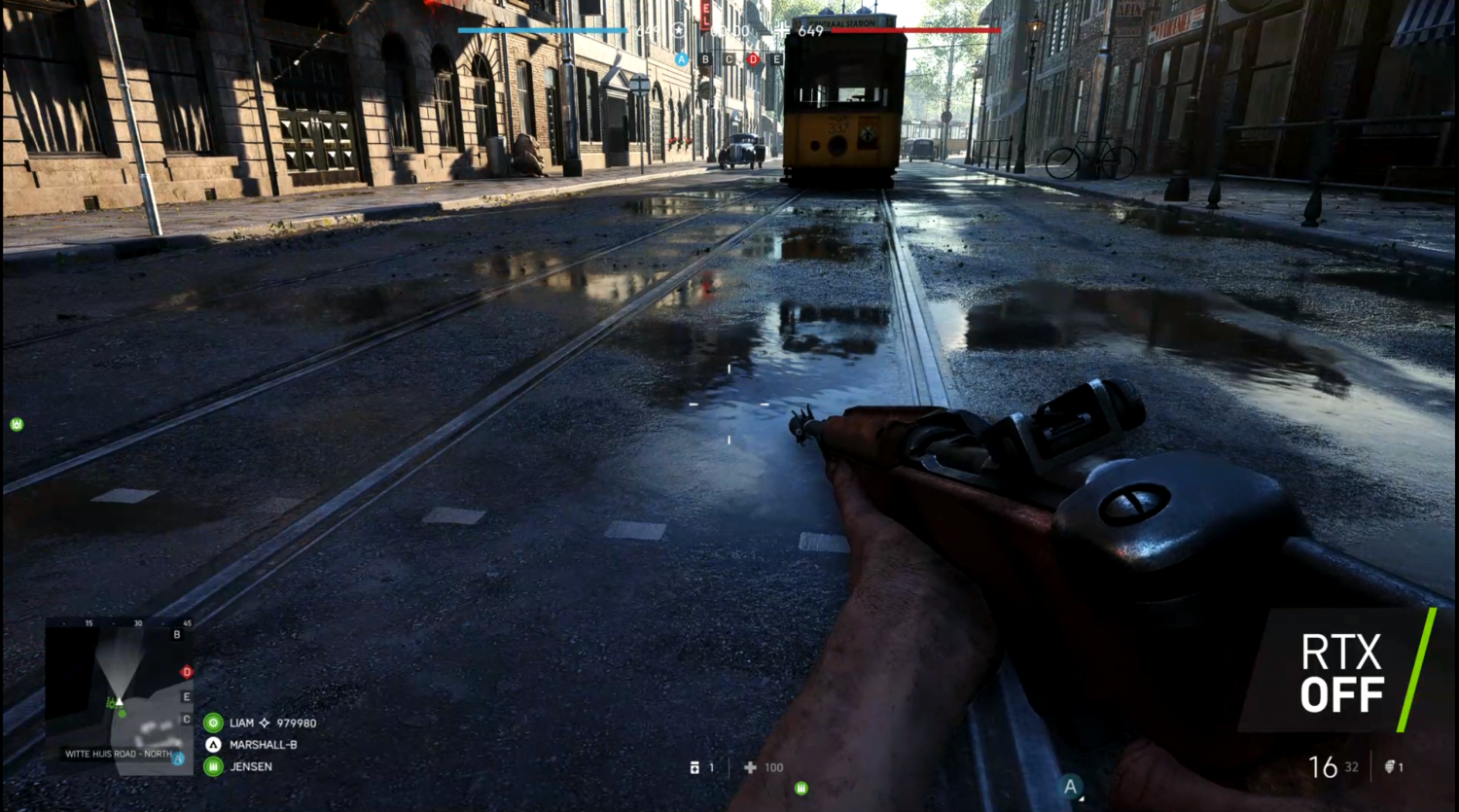Select objective B flag in top HUD

tap(705, 59)
